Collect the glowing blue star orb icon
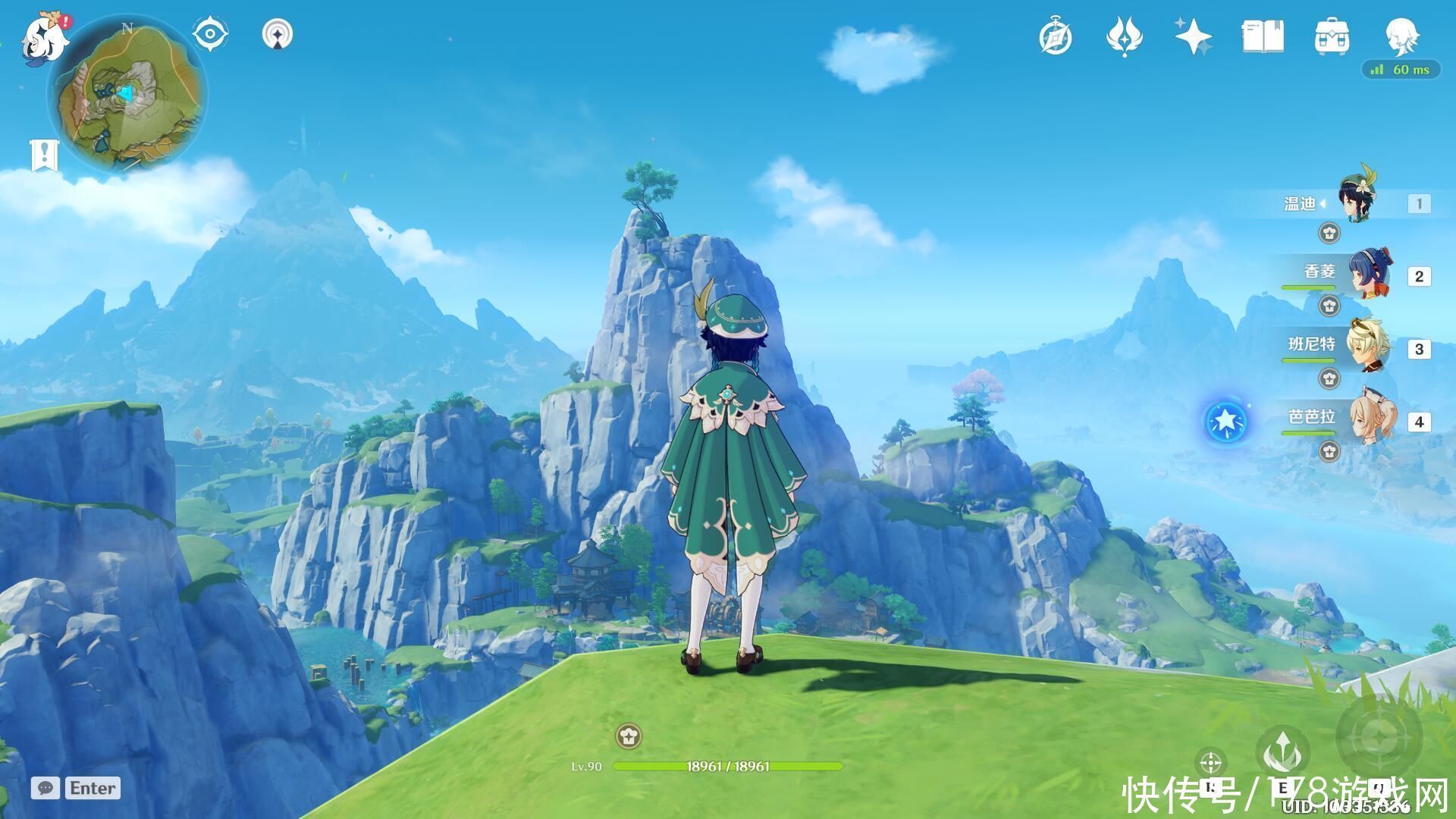This screenshot has height=819, width=1456. (x=1225, y=421)
